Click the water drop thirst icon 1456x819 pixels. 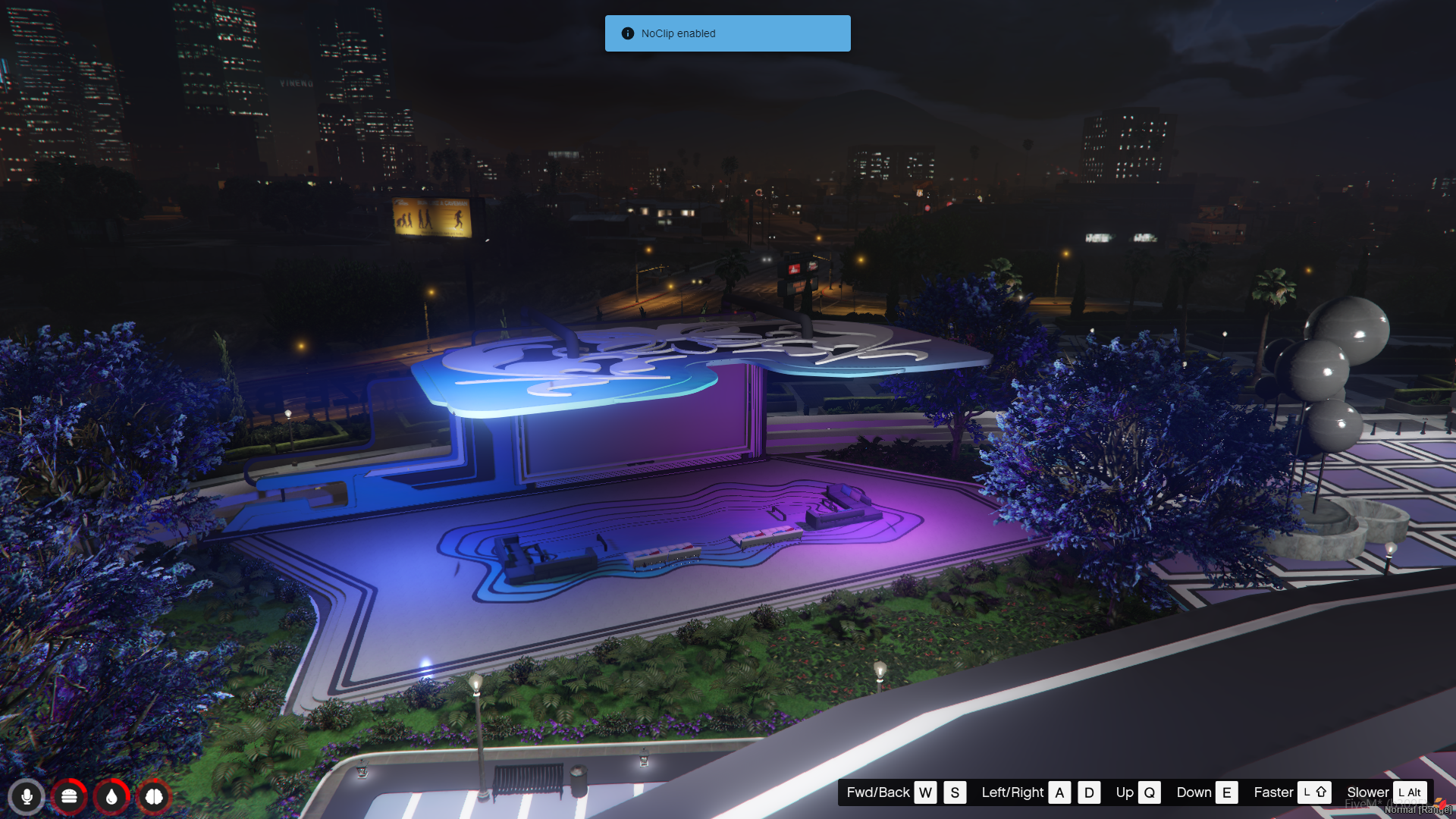pyautogui.click(x=111, y=797)
